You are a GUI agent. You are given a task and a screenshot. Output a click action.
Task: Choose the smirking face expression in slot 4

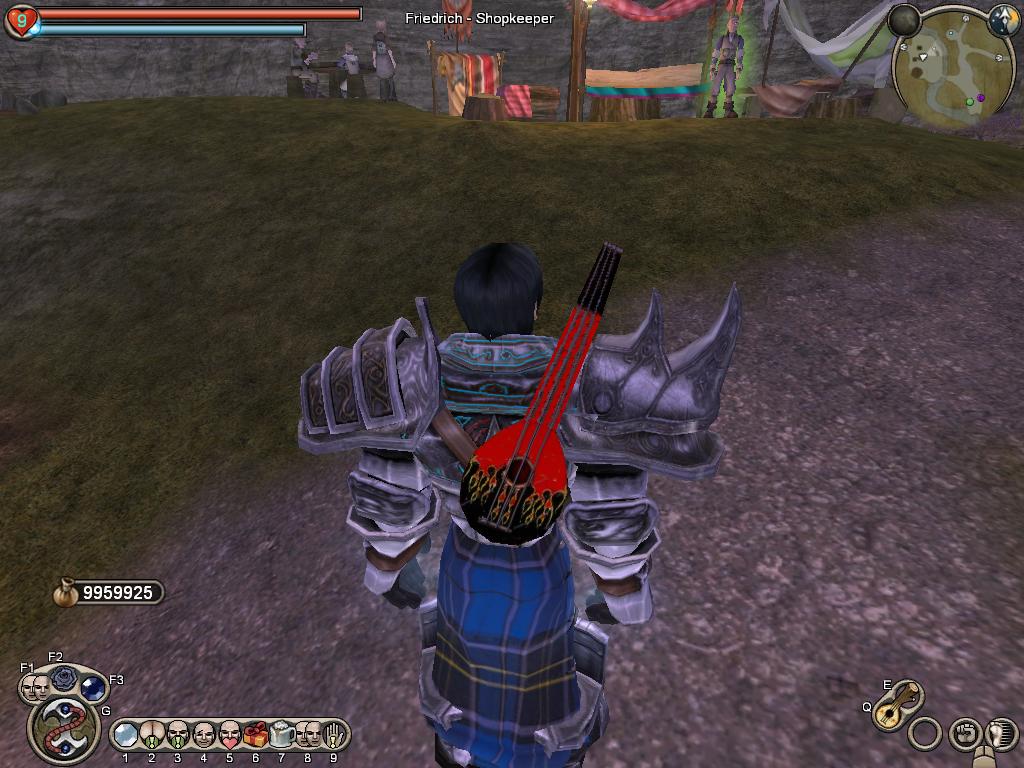click(204, 735)
